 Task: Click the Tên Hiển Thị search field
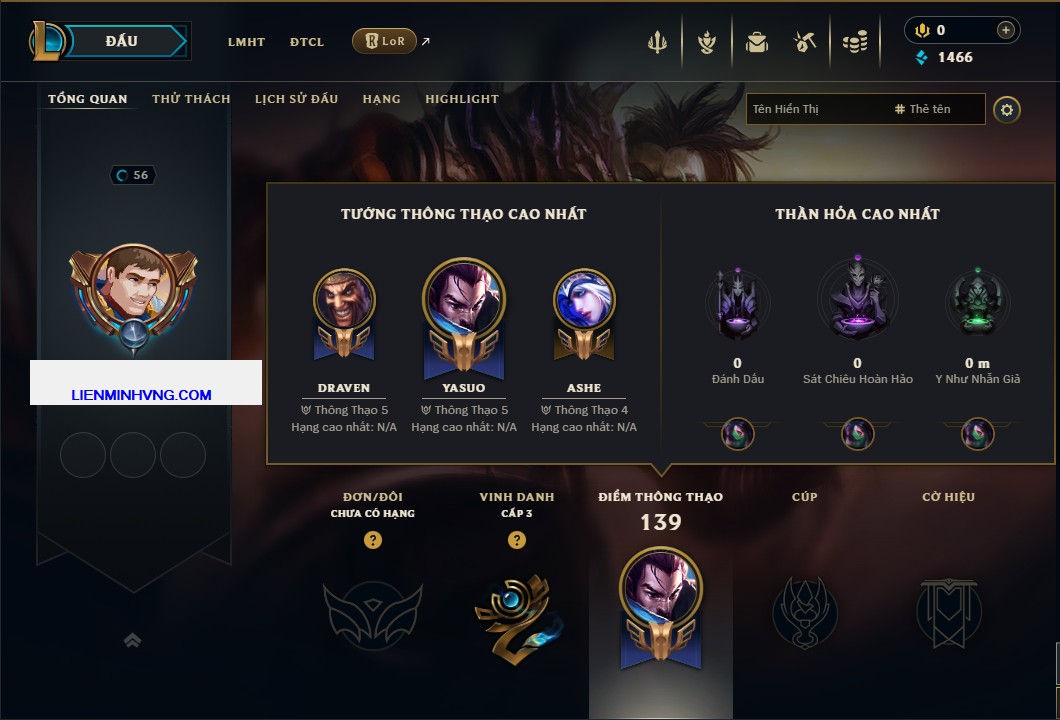(x=815, y=109)
